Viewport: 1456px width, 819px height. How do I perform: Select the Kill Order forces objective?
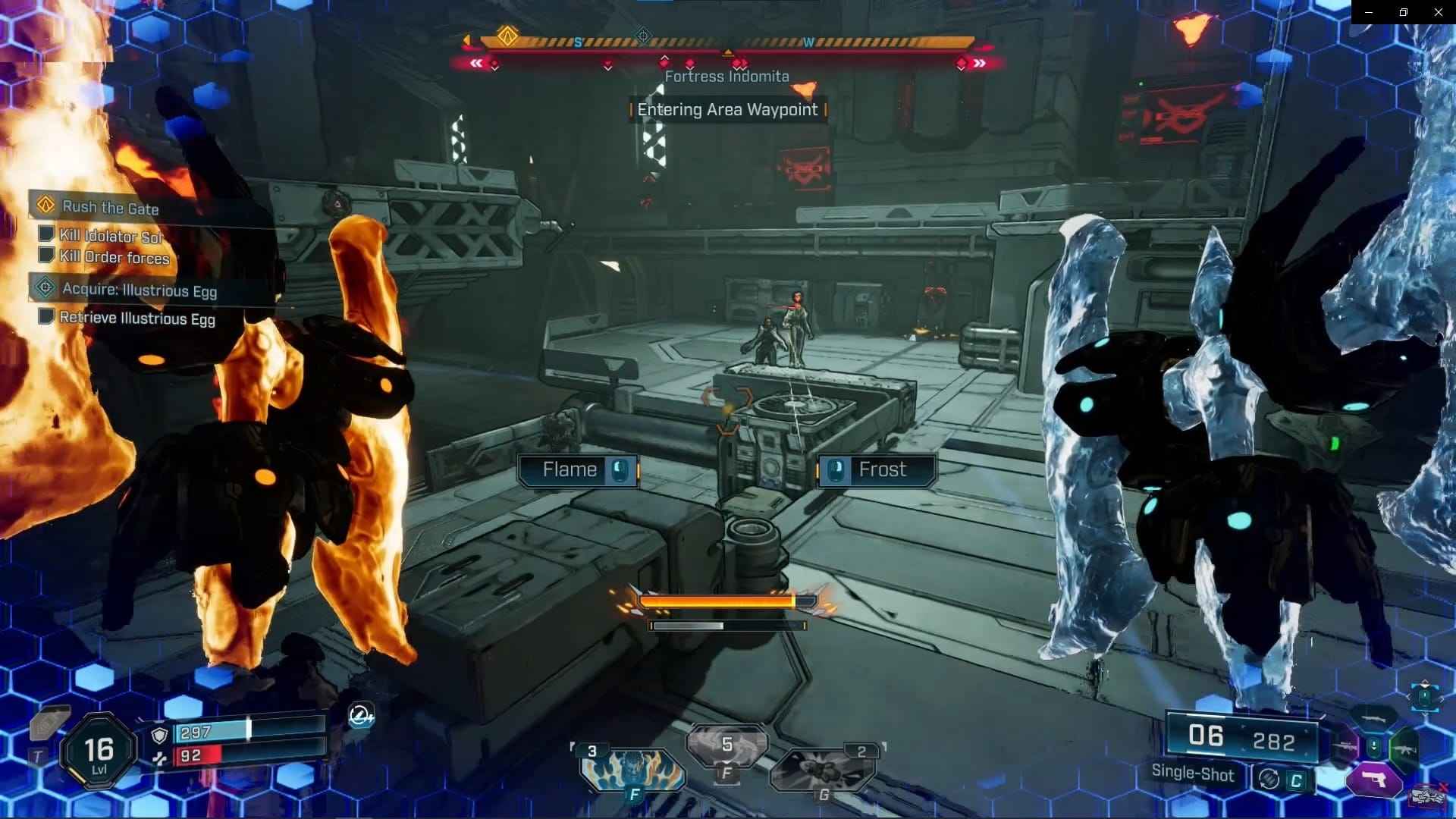pos(114,257)
